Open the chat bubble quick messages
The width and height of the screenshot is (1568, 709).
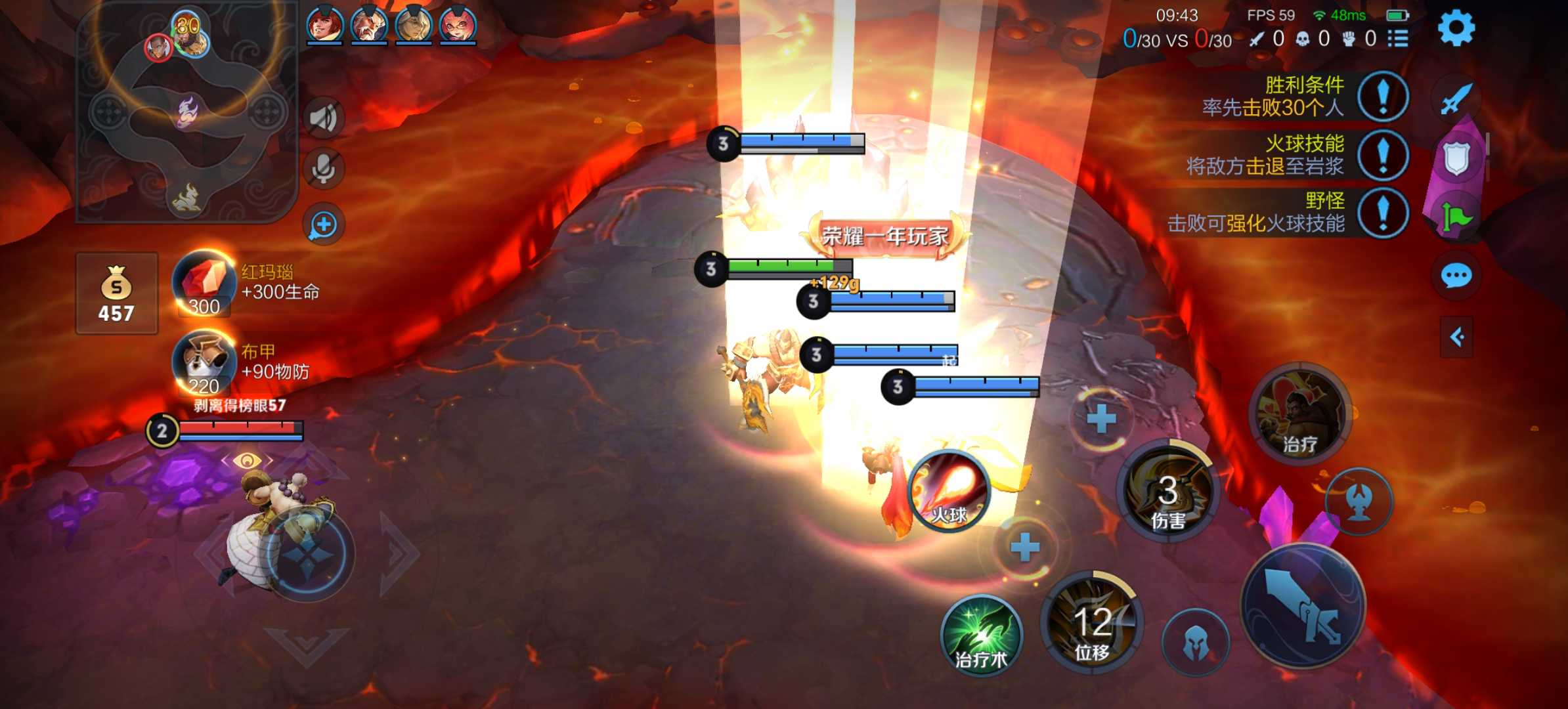(x=1456, y=276)
